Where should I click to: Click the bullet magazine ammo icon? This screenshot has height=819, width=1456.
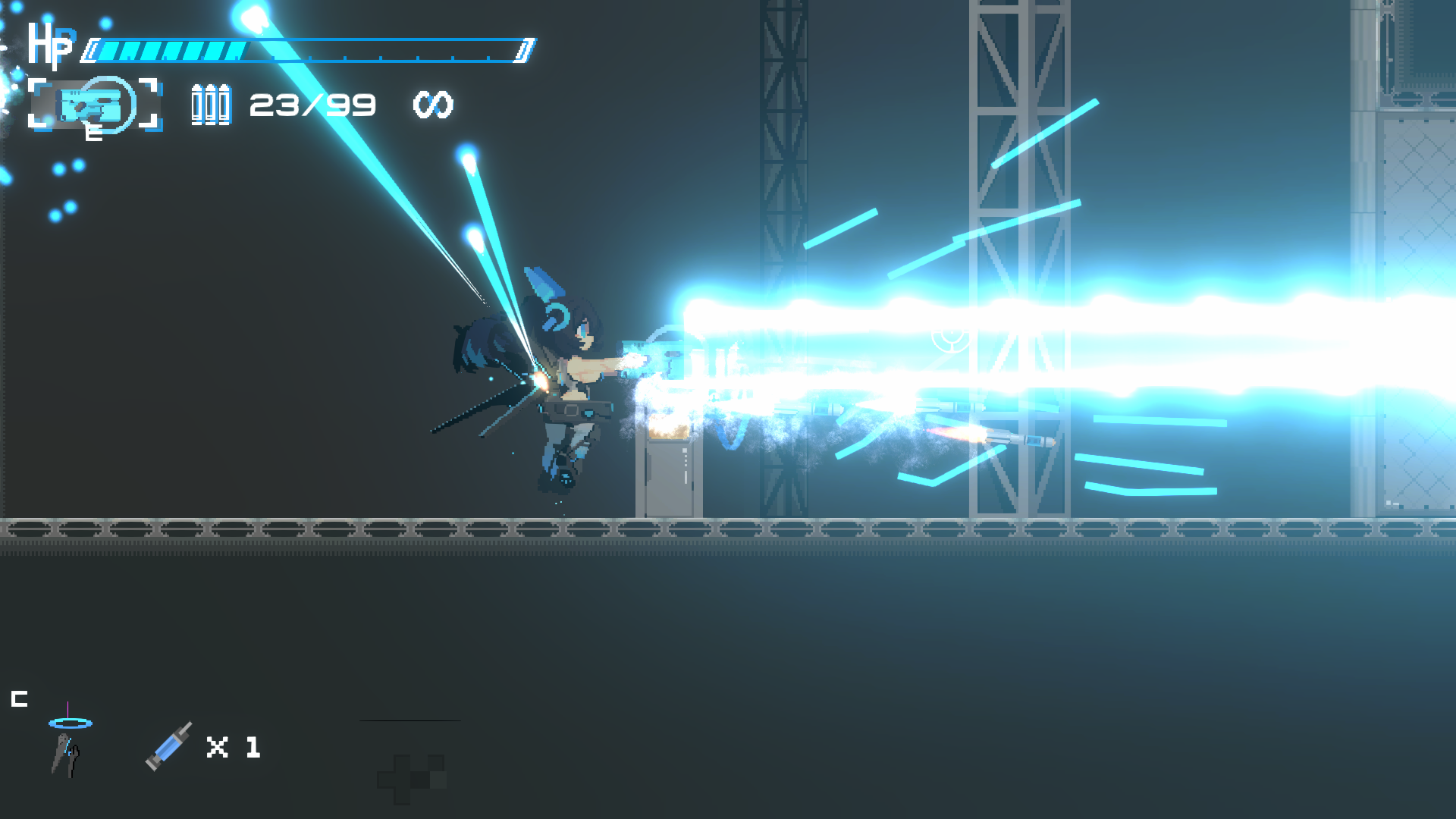point(210,105)
